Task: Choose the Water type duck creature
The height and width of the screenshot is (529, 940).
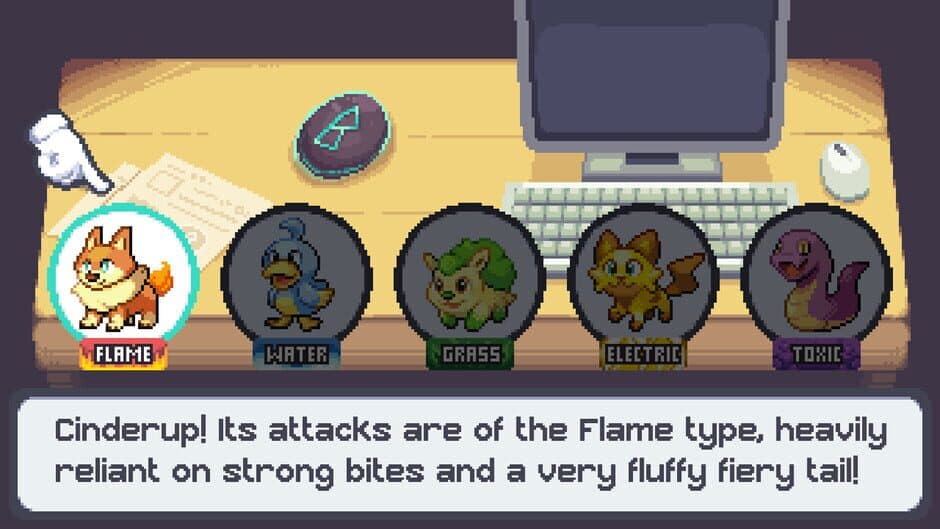Action: [296, 275]
